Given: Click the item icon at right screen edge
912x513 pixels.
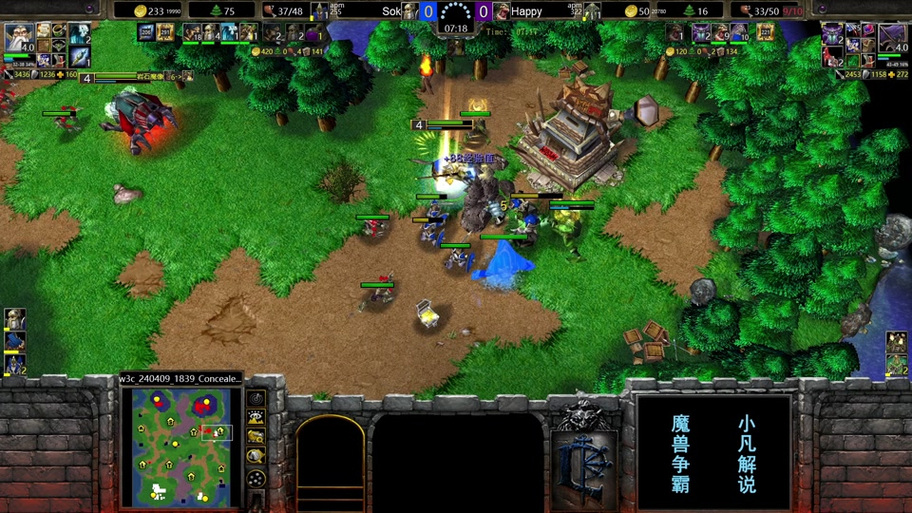Looking at the screenshot, I should 896,341.
